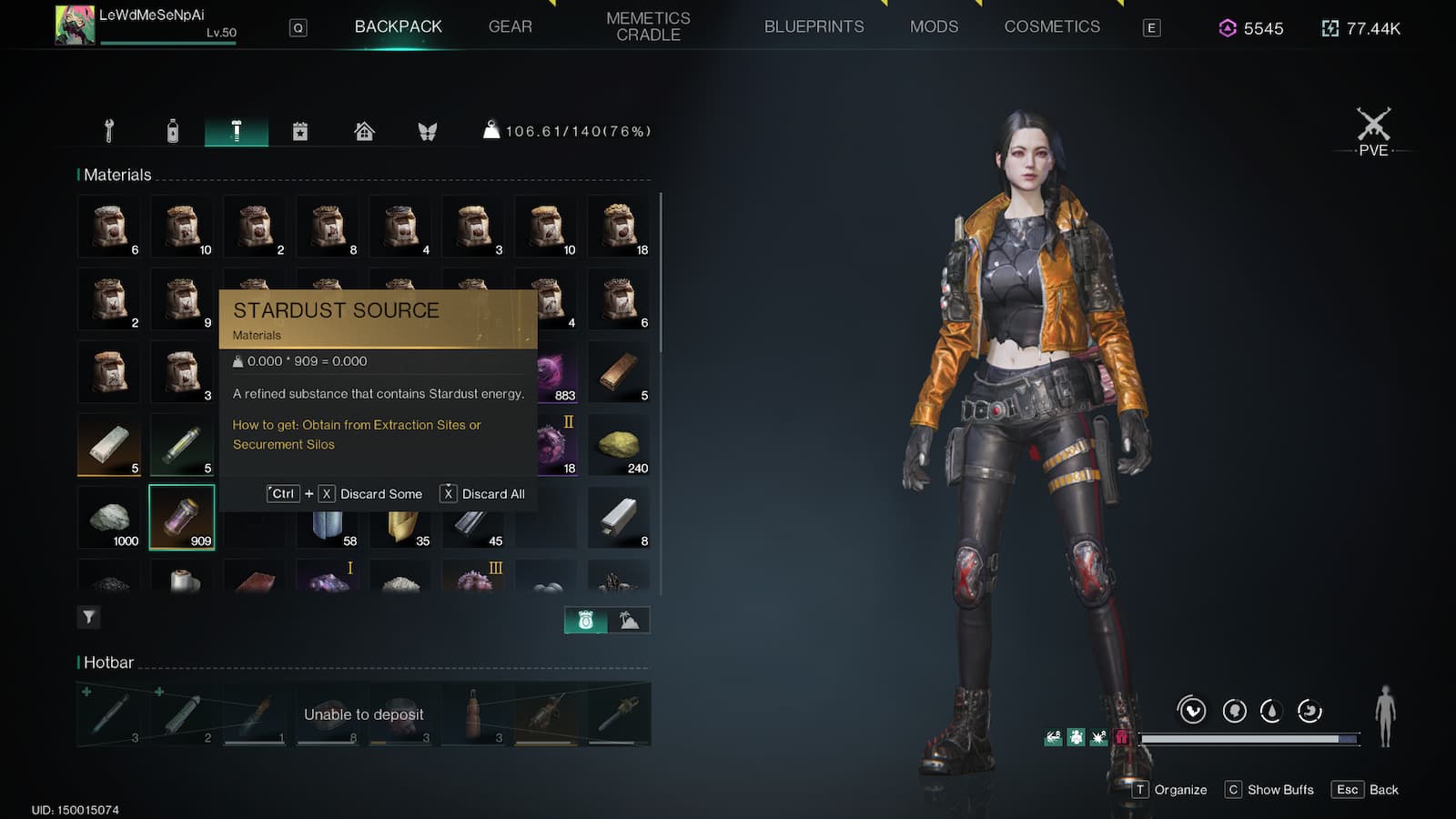
Task: Select the Backpack tab
Action: pyautogui.click(x=398, y=27)
